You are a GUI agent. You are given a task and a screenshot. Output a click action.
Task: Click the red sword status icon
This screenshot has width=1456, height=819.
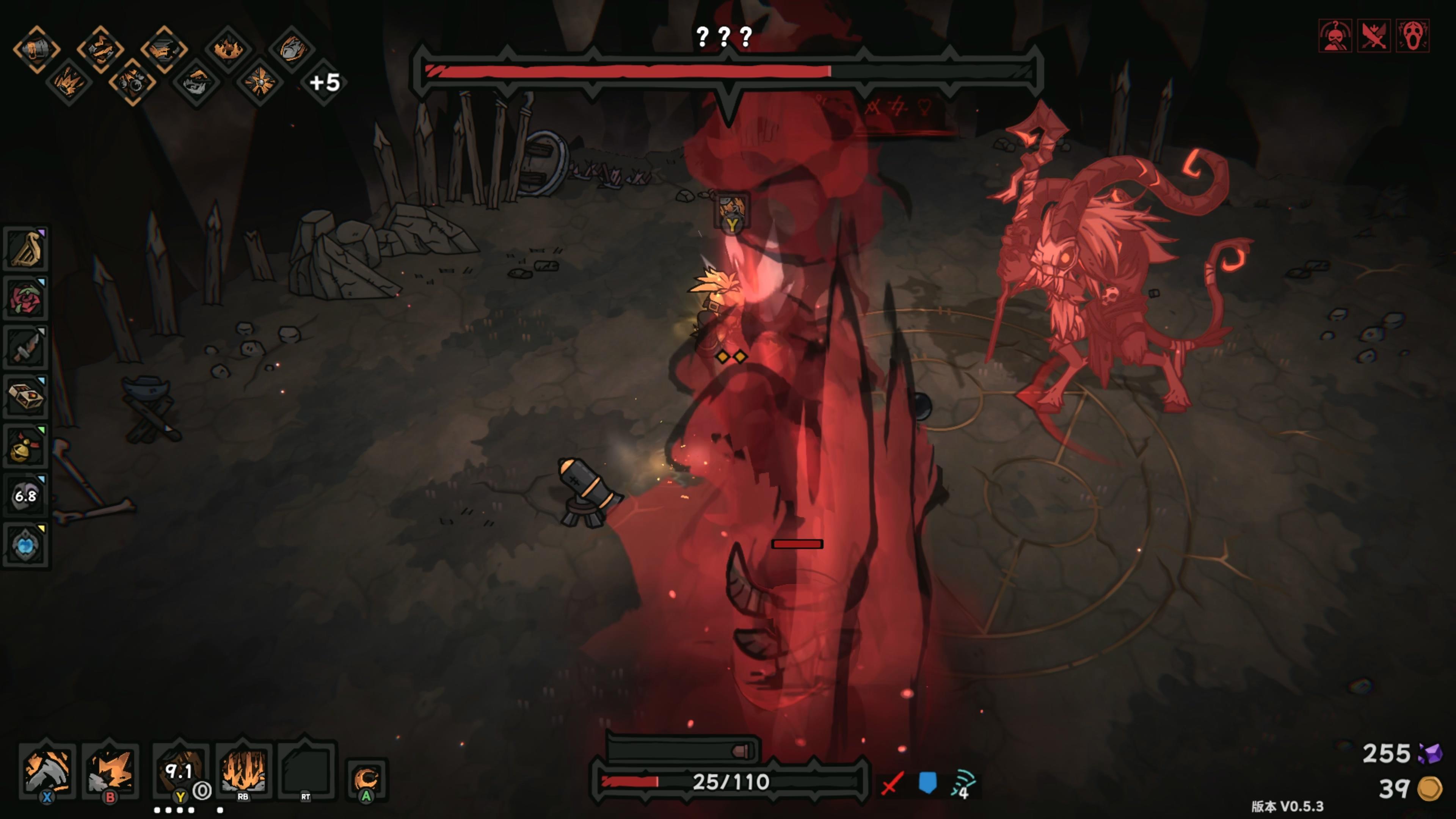tap(892, 784)
